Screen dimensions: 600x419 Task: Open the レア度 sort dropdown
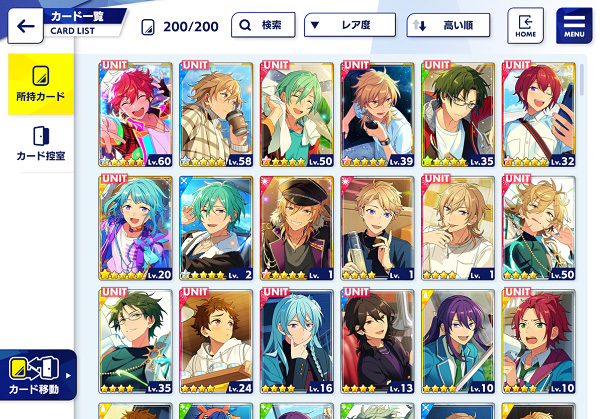pos(348,25)
